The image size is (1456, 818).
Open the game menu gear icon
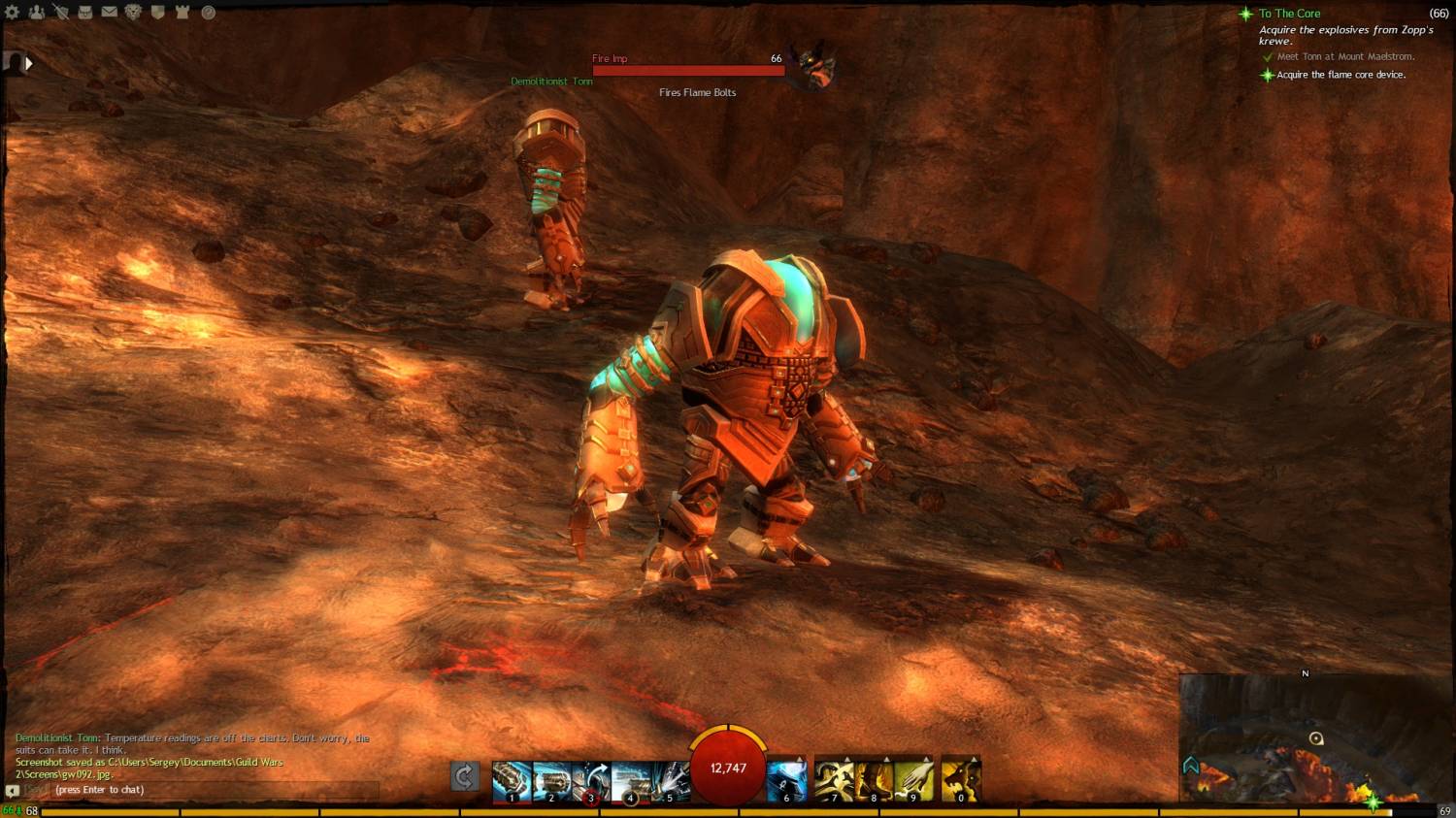(13, 13)
